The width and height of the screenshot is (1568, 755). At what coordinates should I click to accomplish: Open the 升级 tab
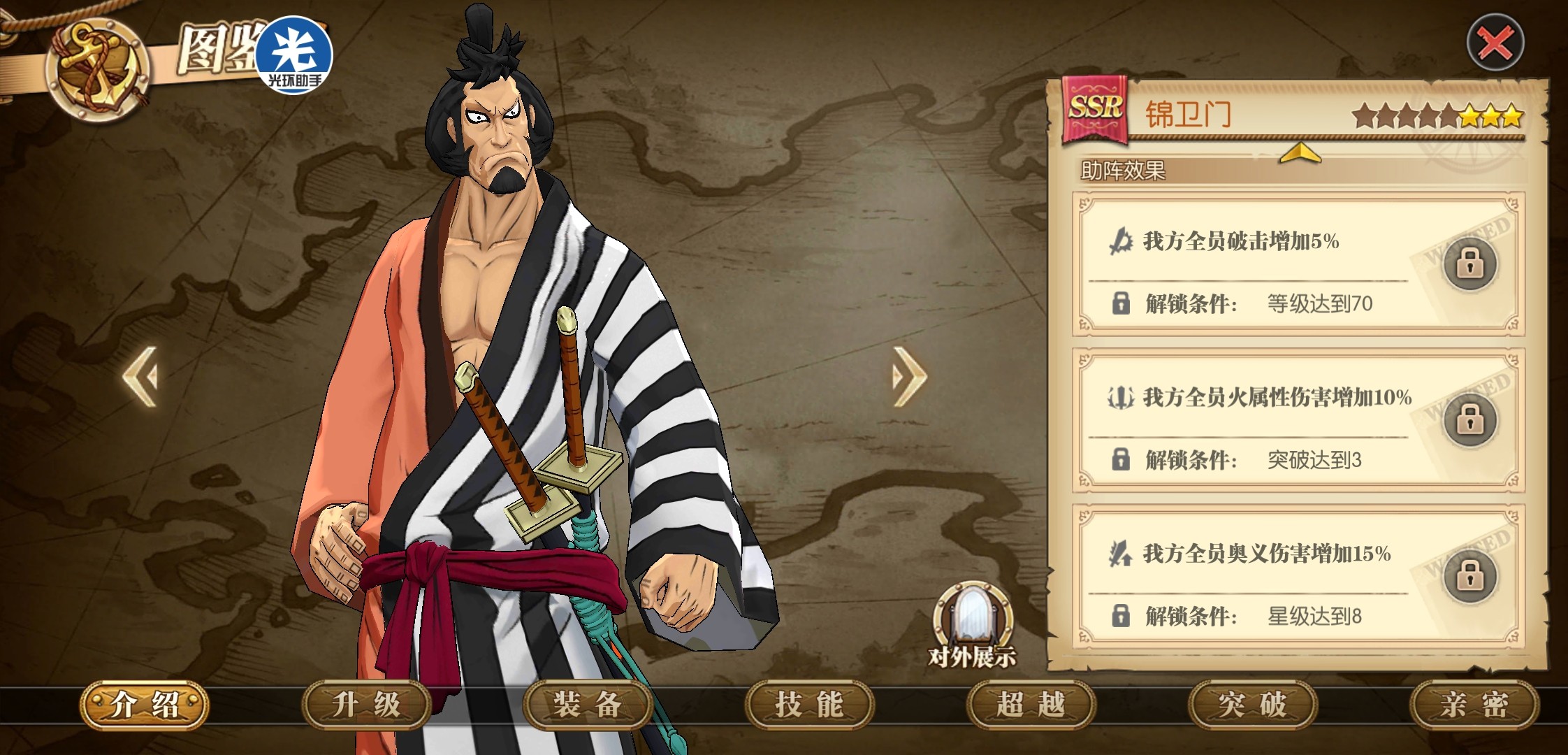click(366, 704)
